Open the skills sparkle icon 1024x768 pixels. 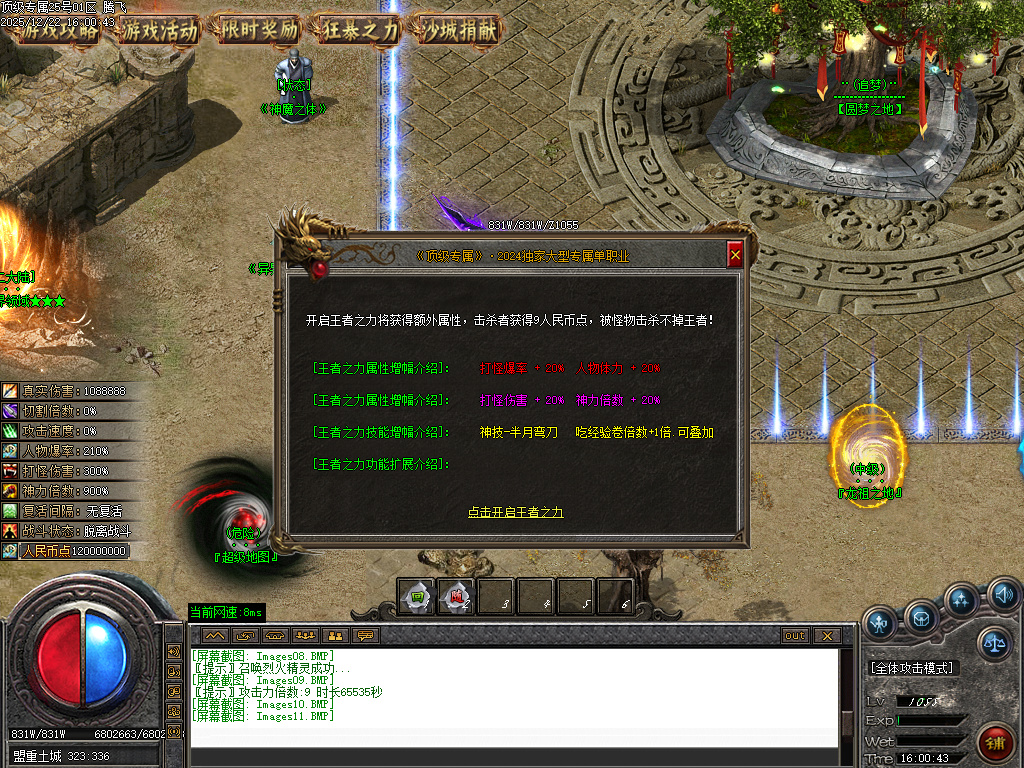pos(961,600)
